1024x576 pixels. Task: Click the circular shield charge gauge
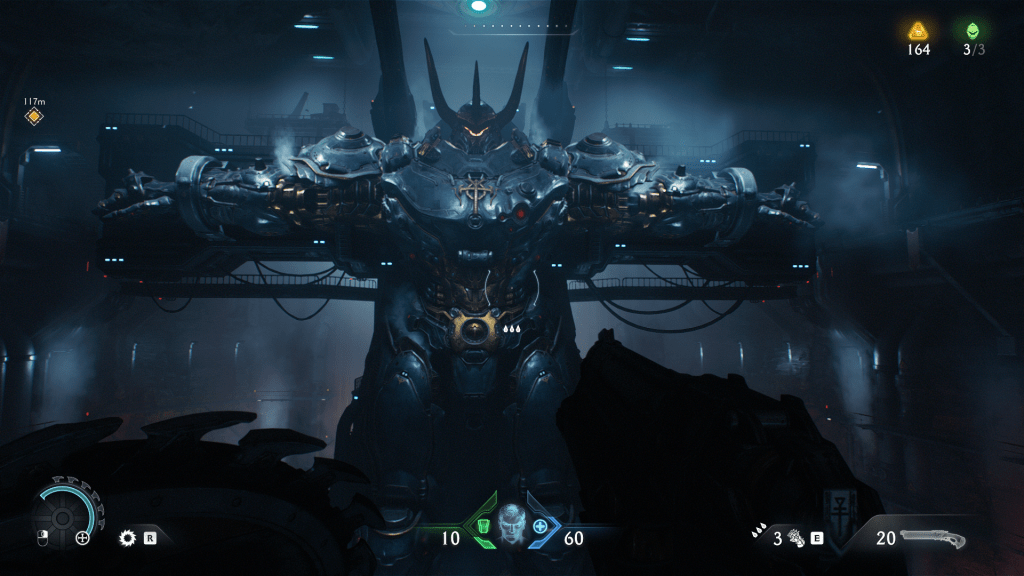(x=66, y=512)
